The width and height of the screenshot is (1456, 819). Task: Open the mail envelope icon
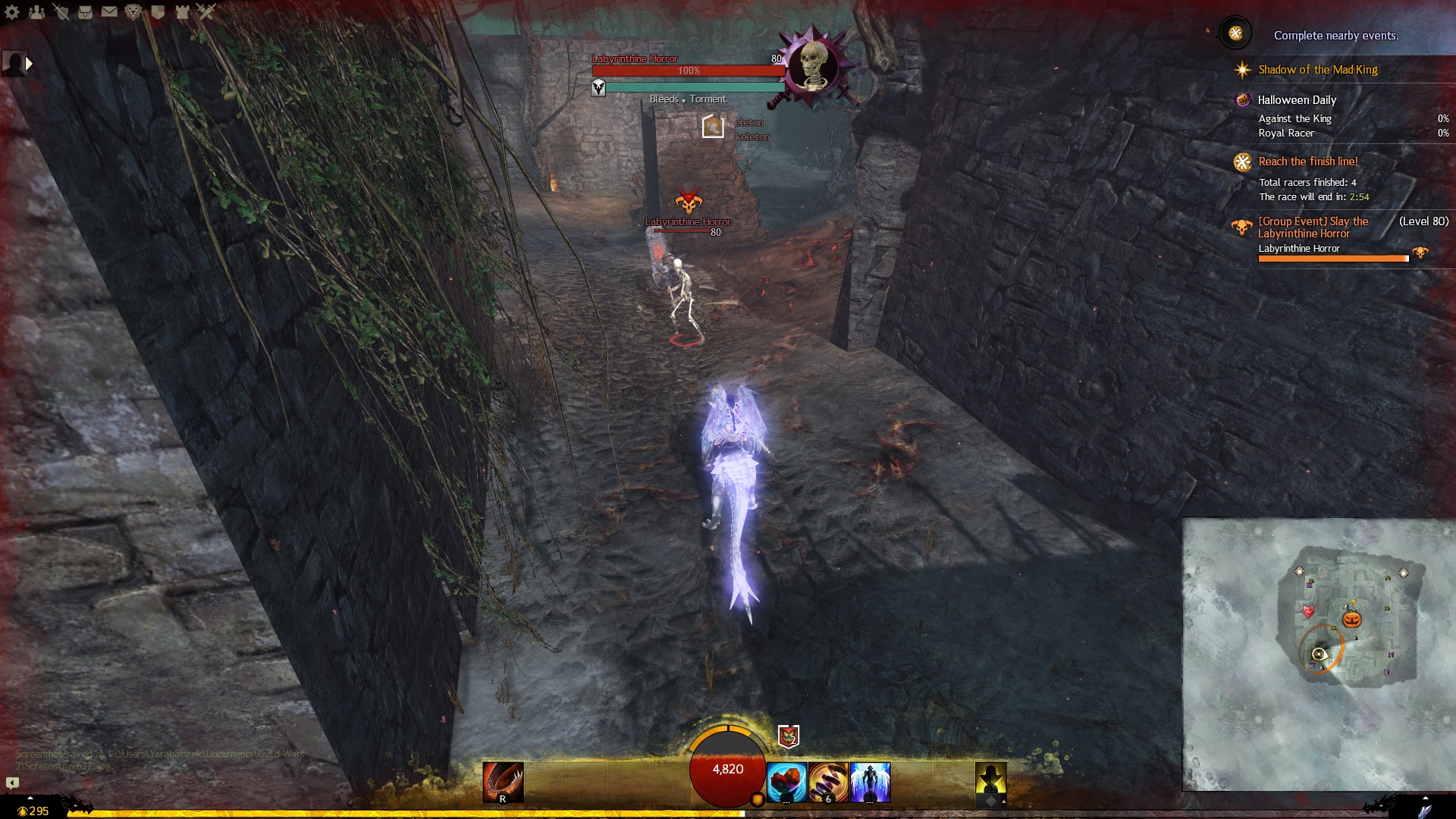pyautogui.click(x=109, y=12)
